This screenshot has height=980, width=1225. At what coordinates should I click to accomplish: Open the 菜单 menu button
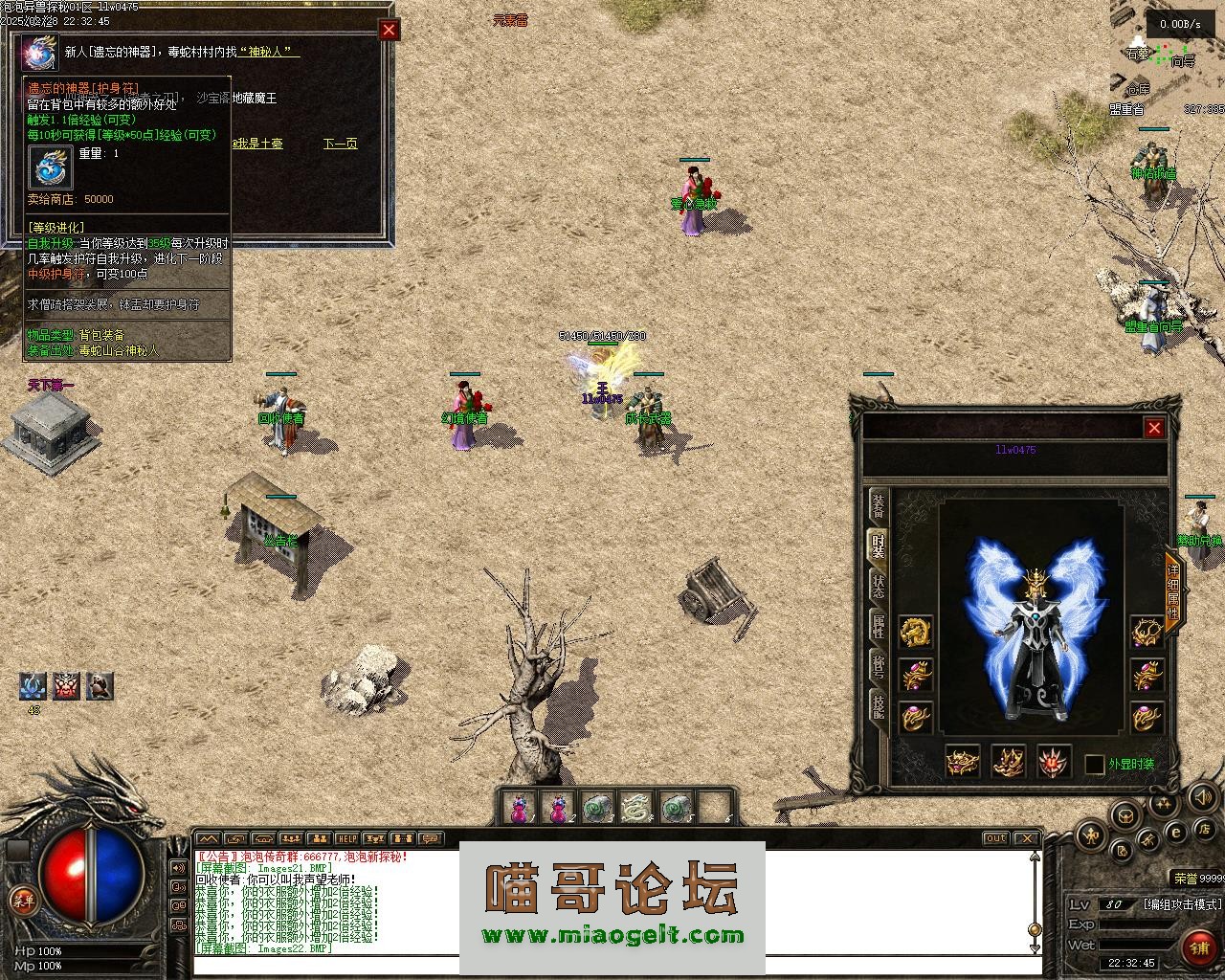pyautogui.click(x=23, y=899)
